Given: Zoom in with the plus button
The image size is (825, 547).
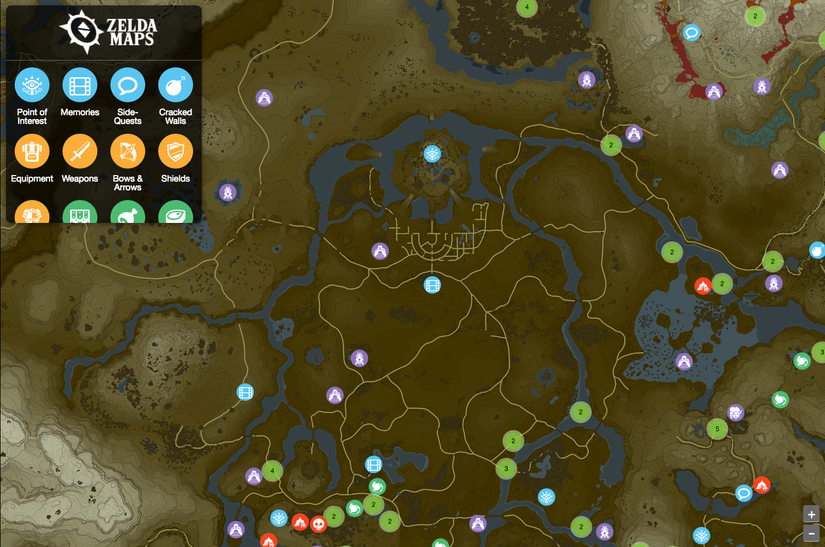Looking at the screenshot, I should [x=811, y=514].
